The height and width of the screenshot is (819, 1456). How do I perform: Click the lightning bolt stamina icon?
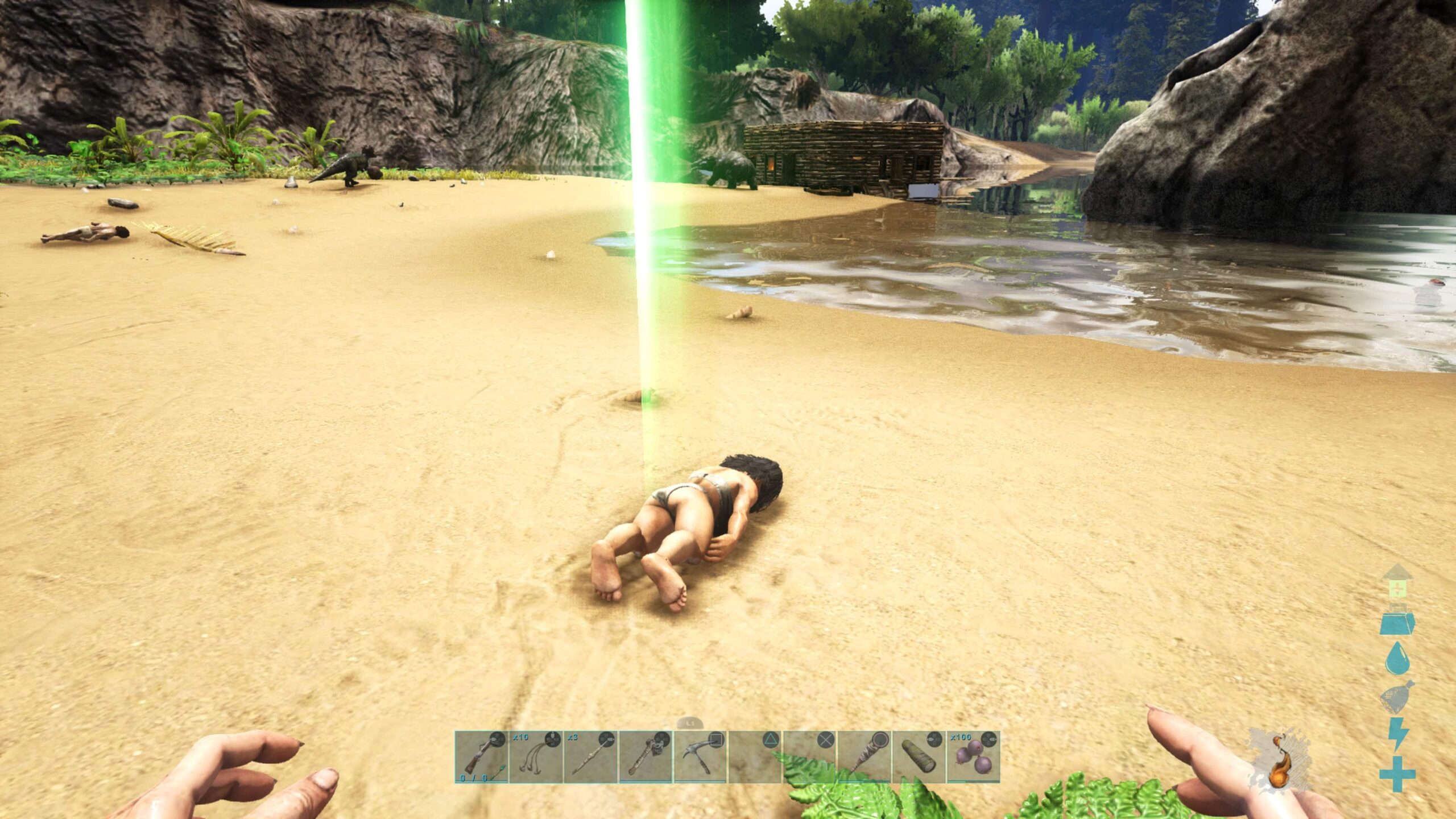coord(1397,734)
